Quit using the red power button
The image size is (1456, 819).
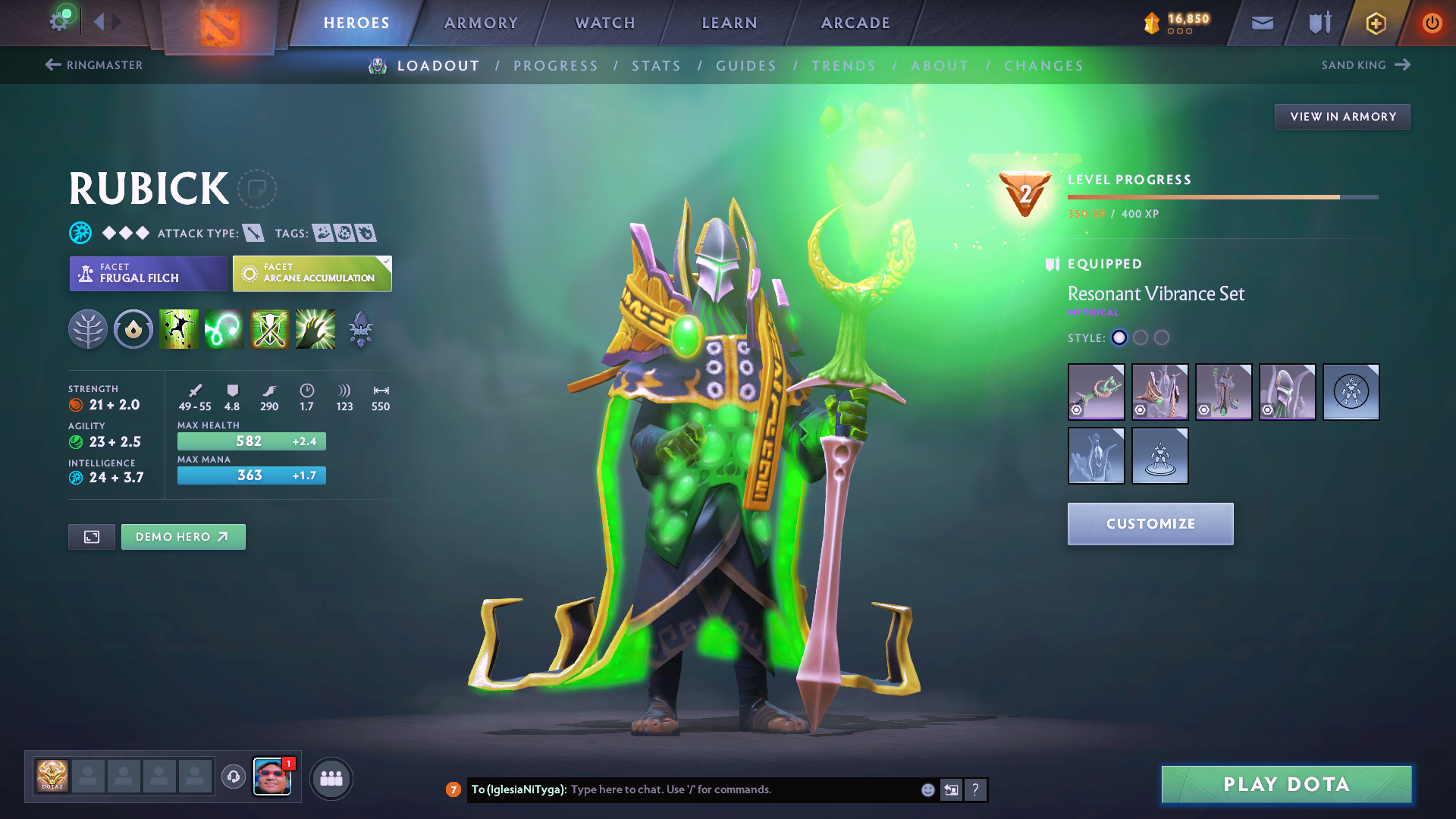pyautogui.click(x=1432, y=23)
